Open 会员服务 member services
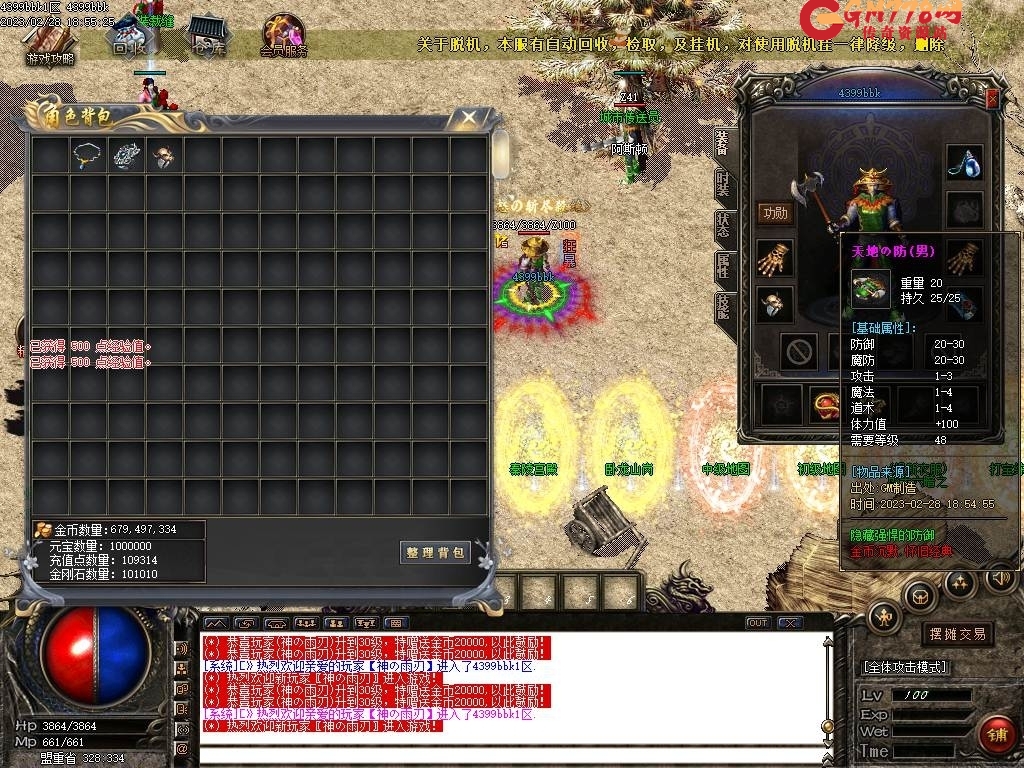Screen dimensions: 1024x768 pos(283,38)
